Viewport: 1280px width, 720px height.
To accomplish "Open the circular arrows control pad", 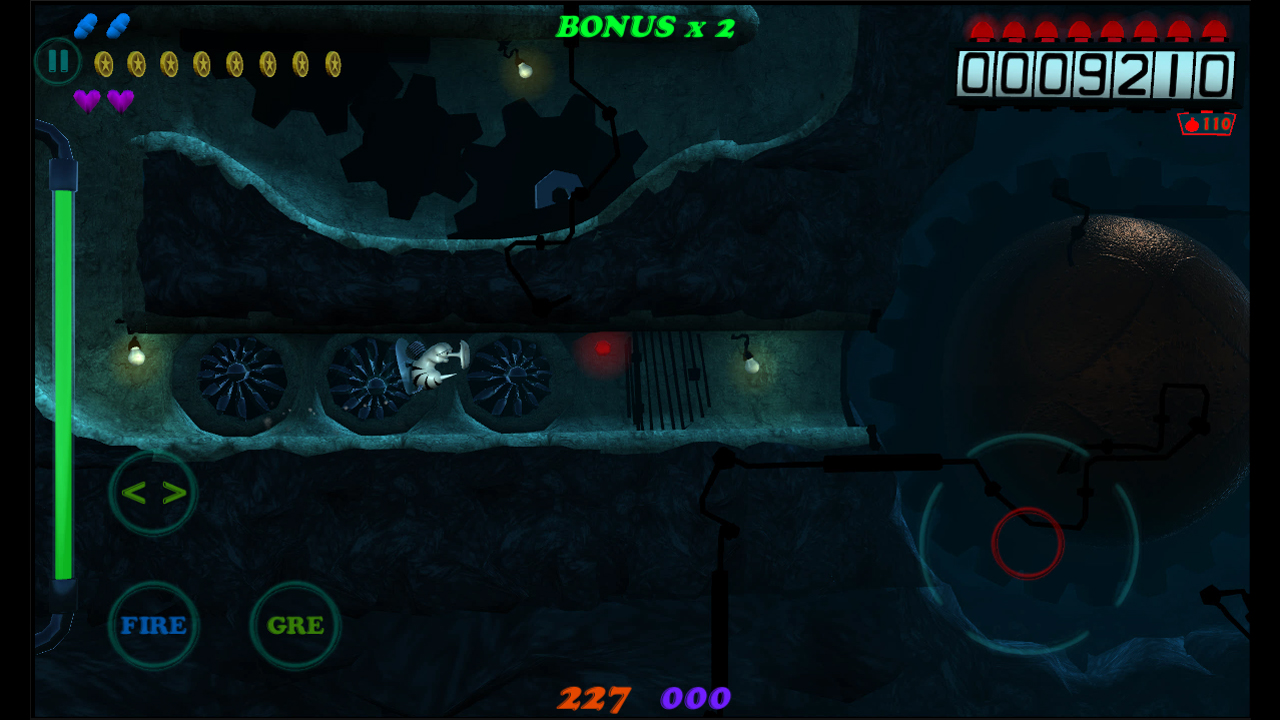I will [x=153, y=491].
